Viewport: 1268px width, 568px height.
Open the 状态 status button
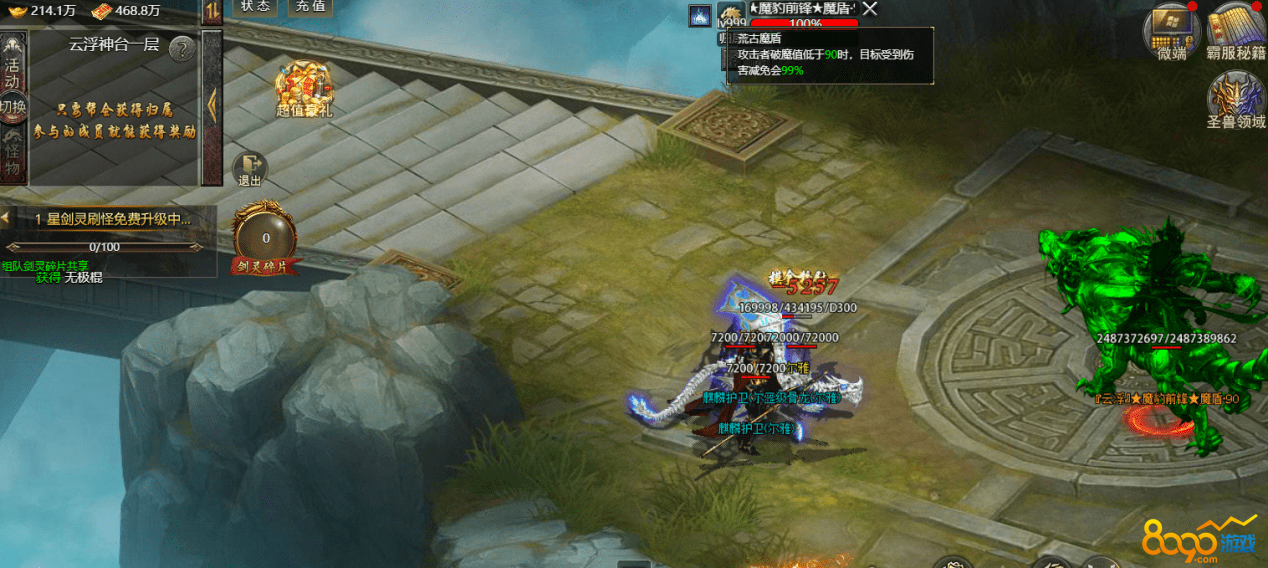256,6
